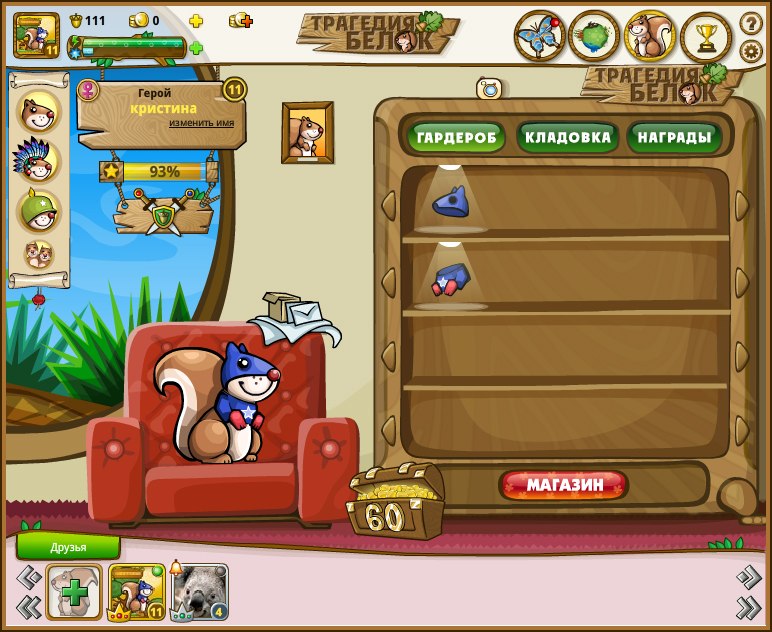Open the gold trophy ratings button
Image resolution: width=772 pixels, height=632 pixels.
click(706, 36)
